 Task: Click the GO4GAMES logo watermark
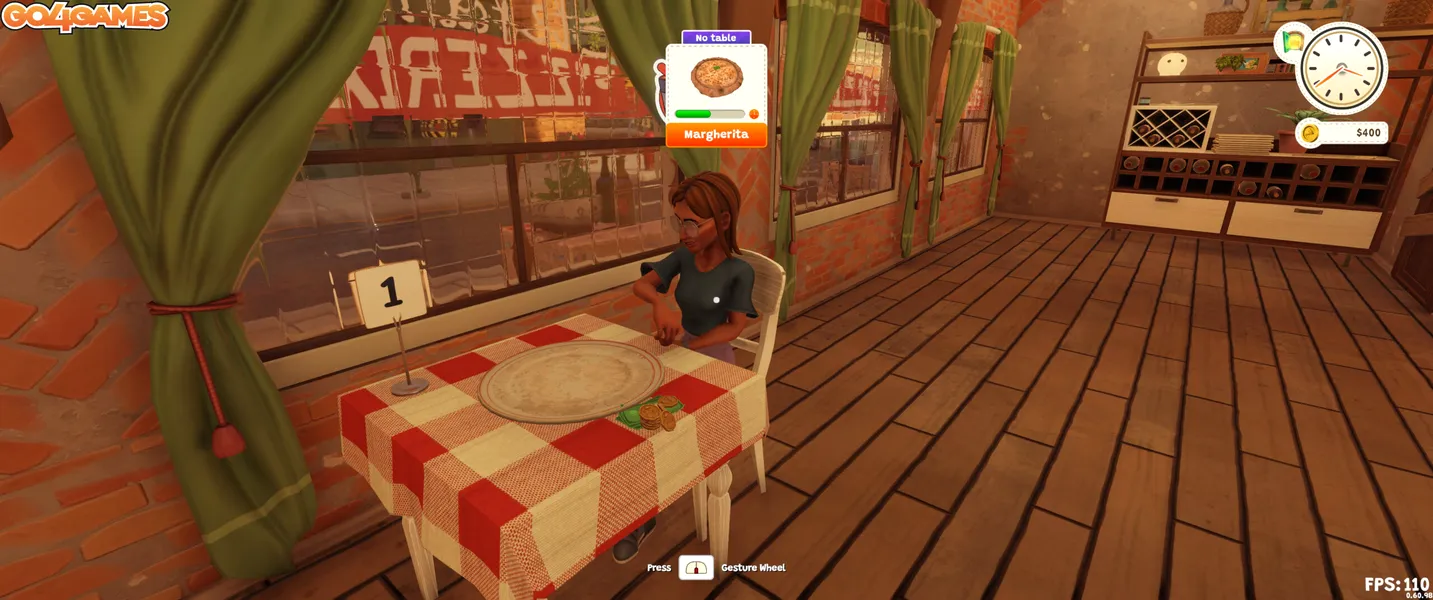coord(84,16)
